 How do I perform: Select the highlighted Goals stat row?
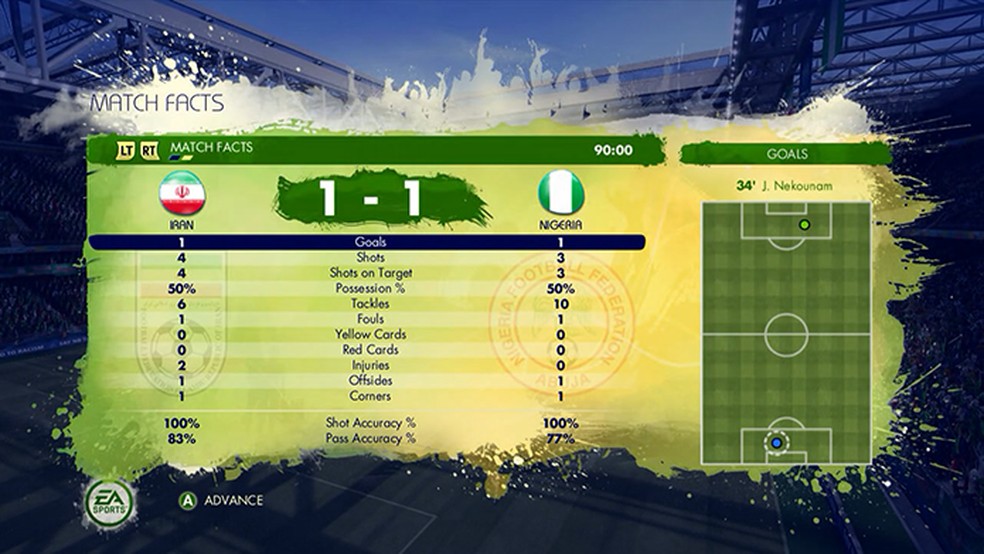coord(368,242)
